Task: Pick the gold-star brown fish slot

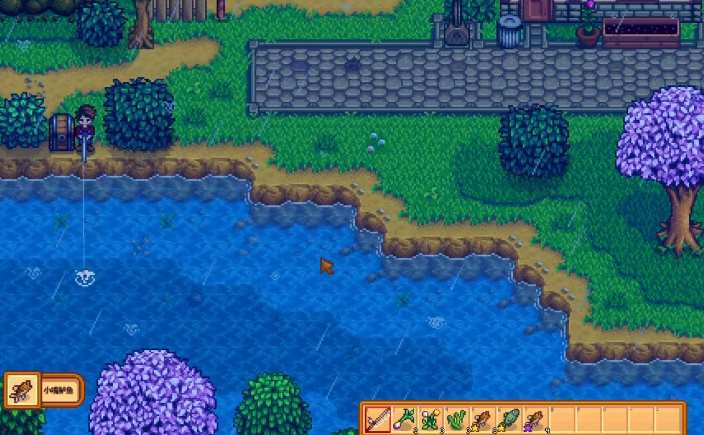Action: coord(482,419)
